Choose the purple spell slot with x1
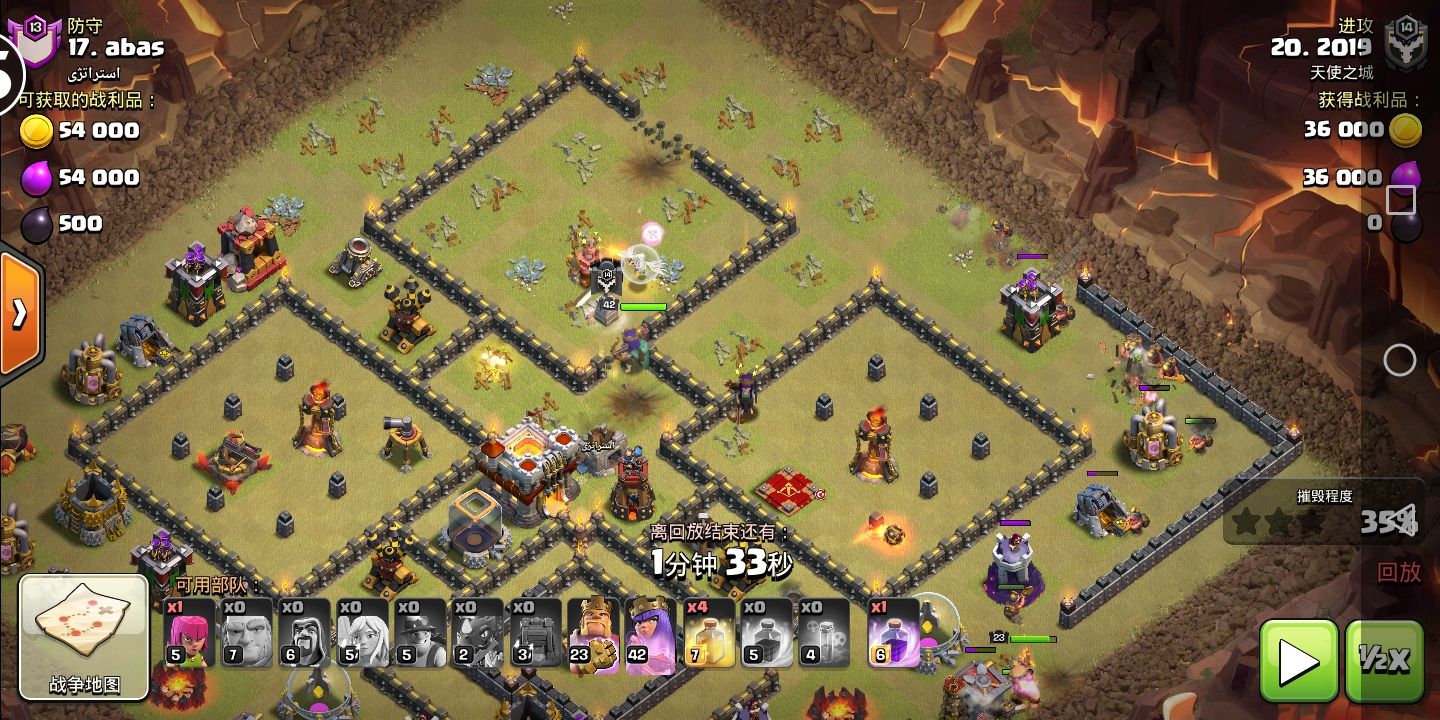The image size is (1440, 720). pyautogui.click(x=893, y=633)
